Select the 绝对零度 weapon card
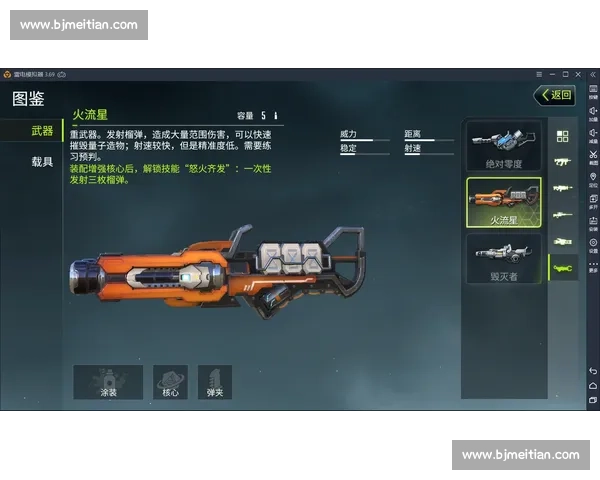Viewport: 600px width, 480px height. coord(504,146)
